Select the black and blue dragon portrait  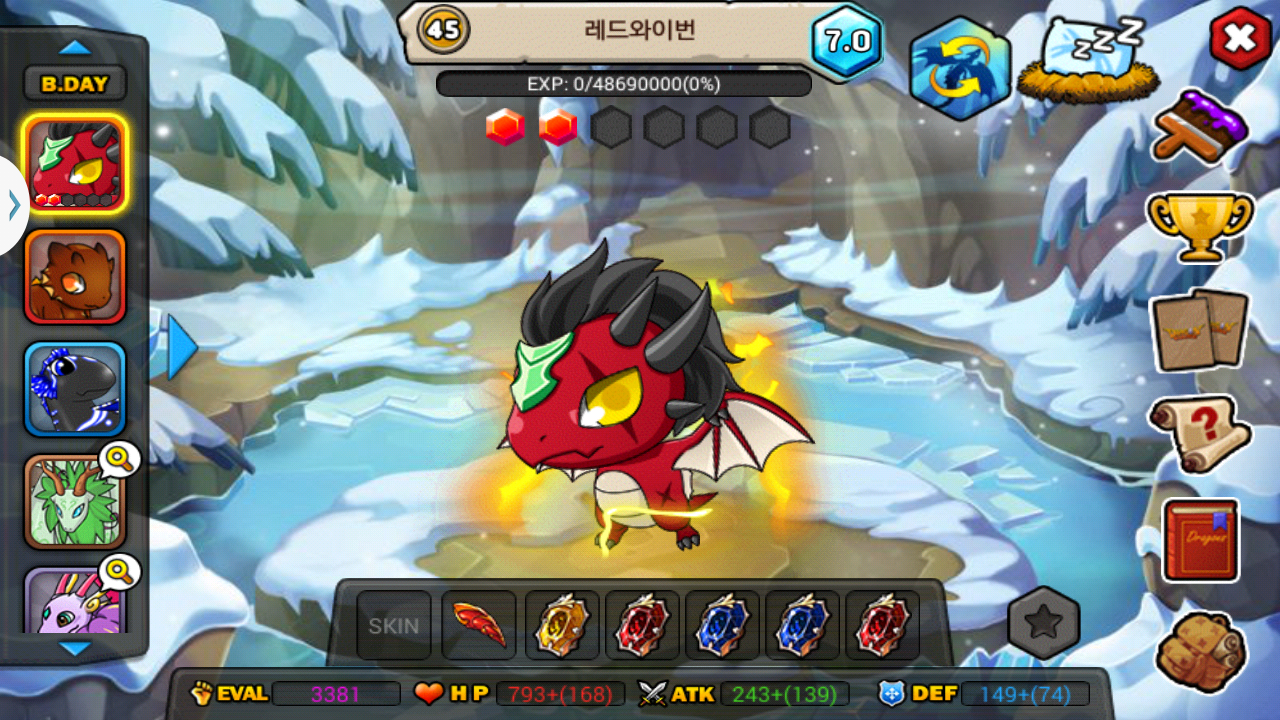[75, 390]
